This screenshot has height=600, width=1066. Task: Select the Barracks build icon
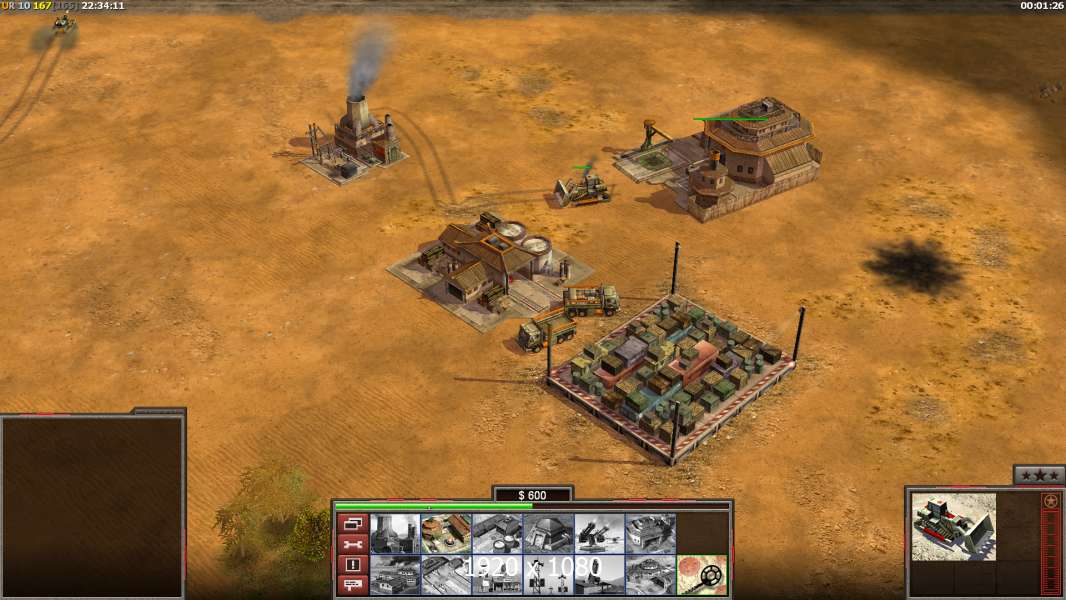click(446, 533)
